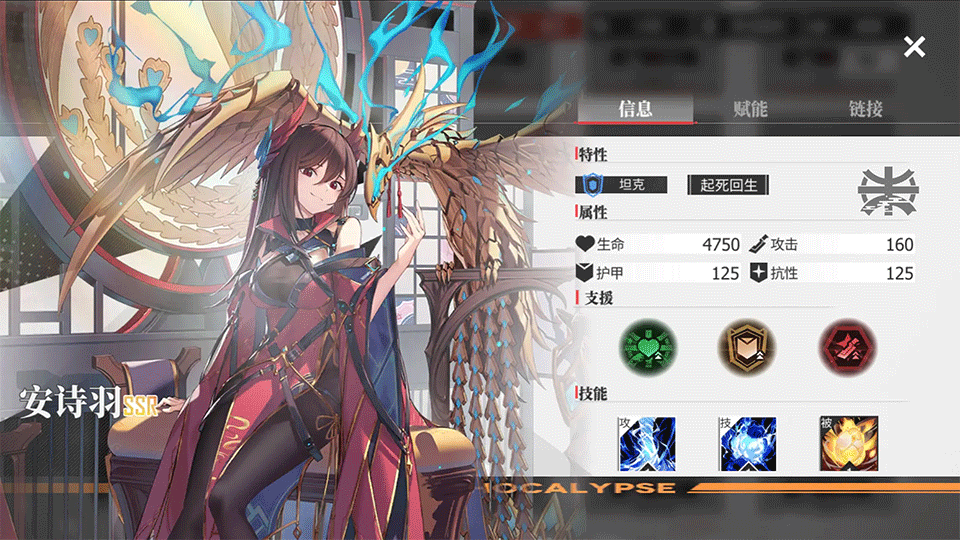Select the 链接 tab
This screenshot has height=540, width=960.
pyautogui.click(x=866, y=109)
